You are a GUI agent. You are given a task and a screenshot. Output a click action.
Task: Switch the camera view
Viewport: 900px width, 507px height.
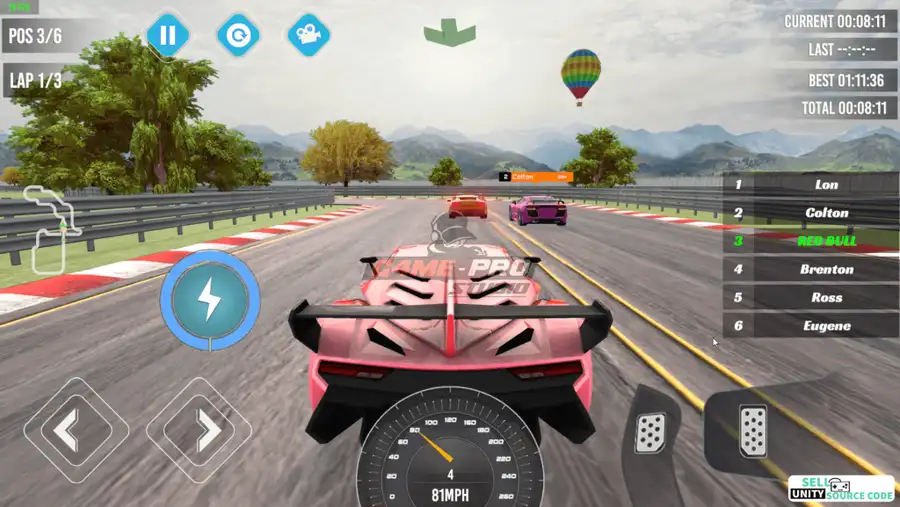coord(309,36)
